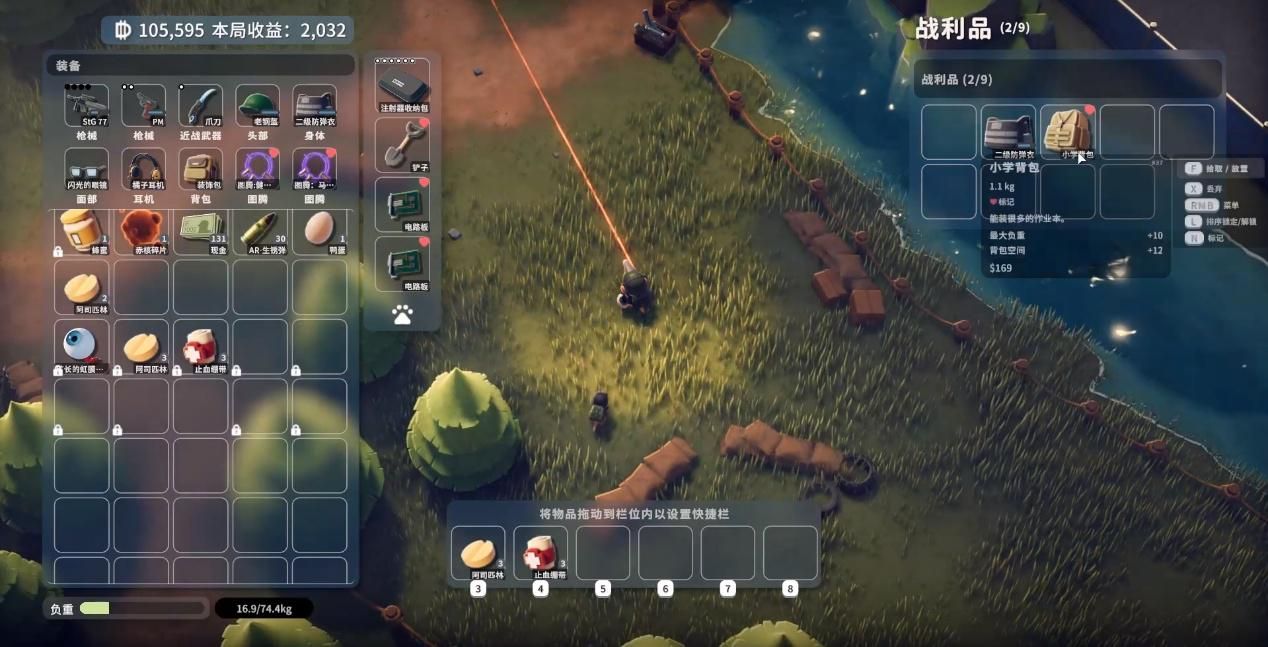Select the honey jar in inventory
1268x647 pixels.
tap(81, 230)
